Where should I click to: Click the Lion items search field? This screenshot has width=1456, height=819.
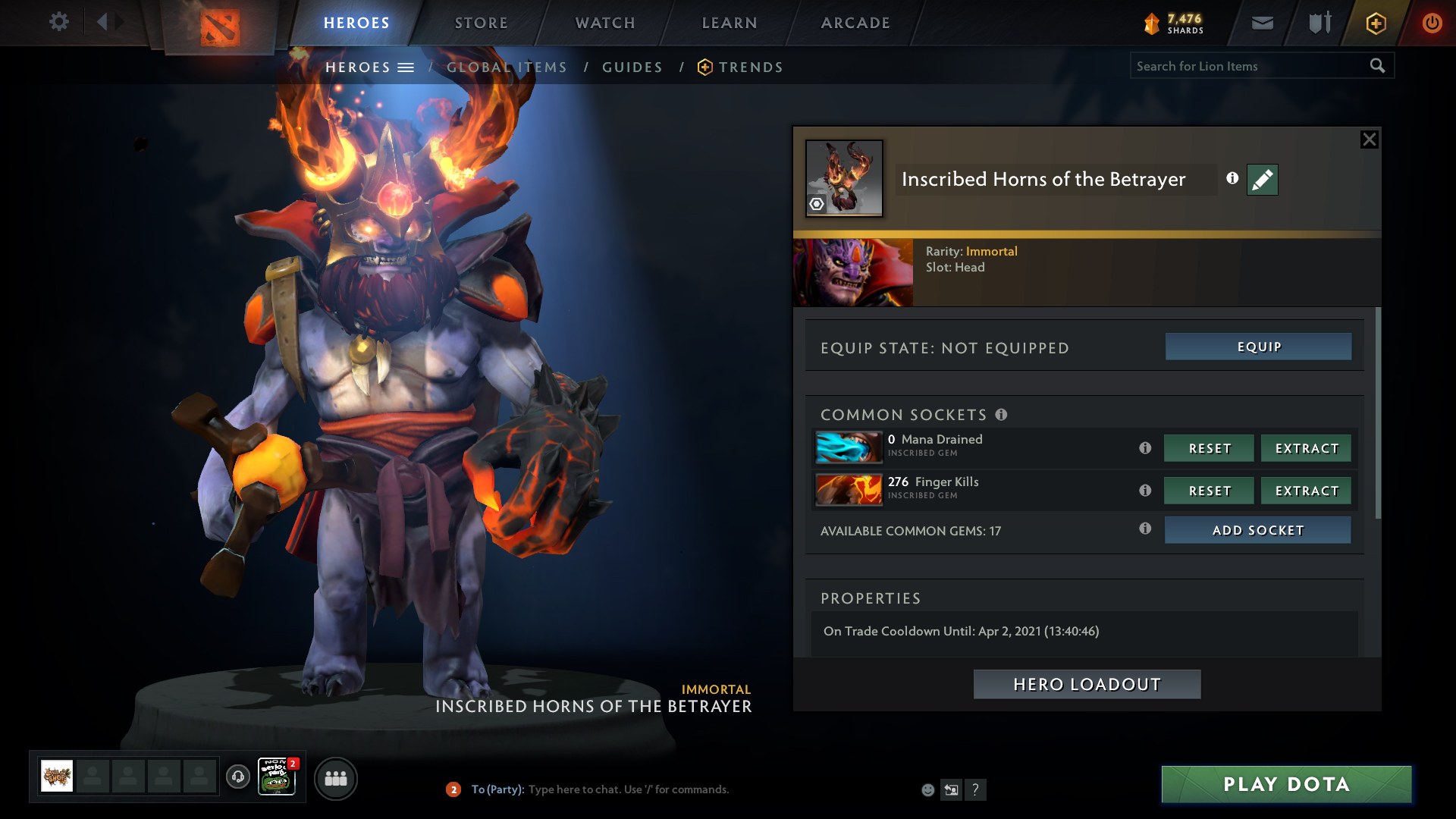[1247, 66]
